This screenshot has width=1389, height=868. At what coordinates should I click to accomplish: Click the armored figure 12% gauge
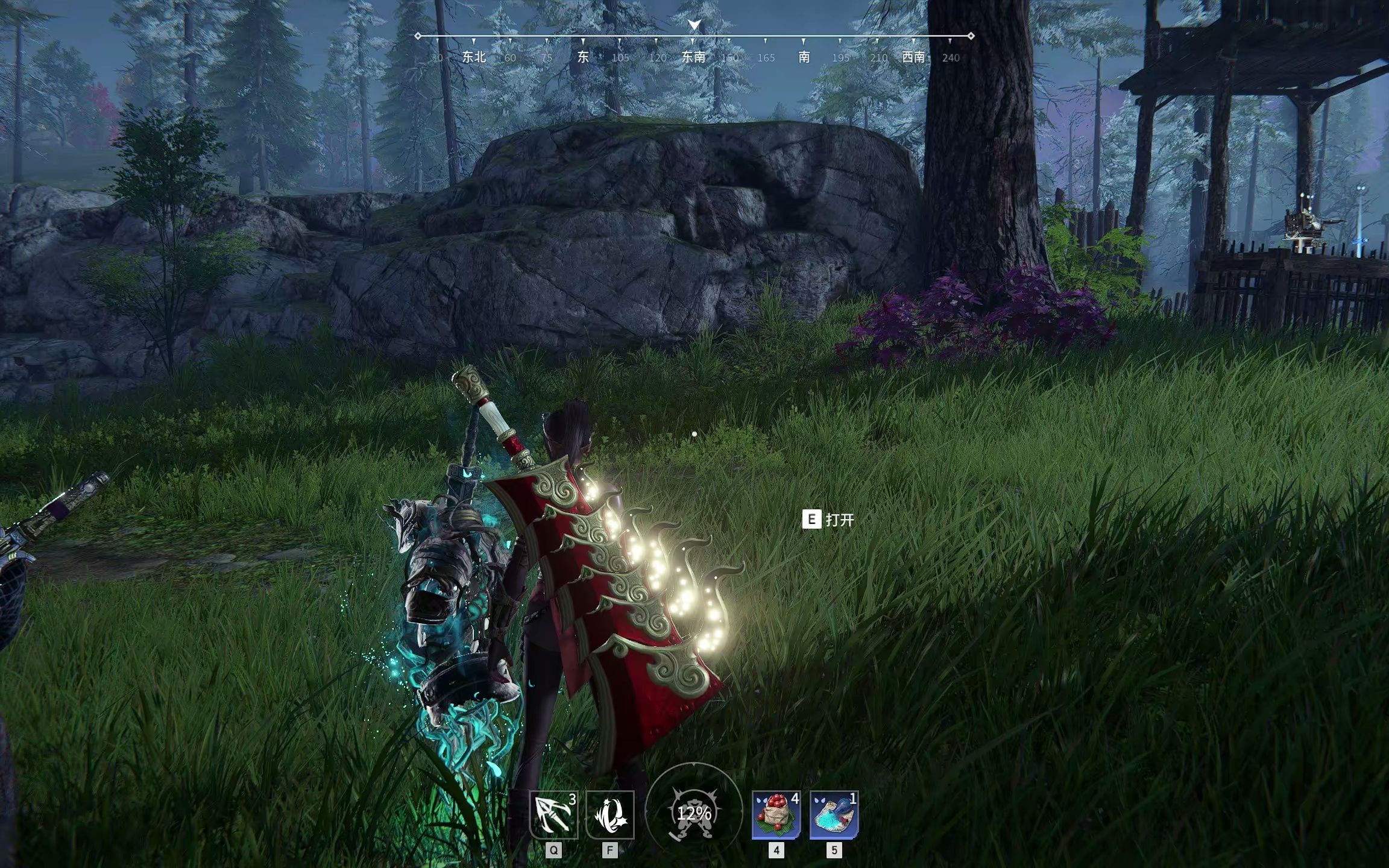(694, 813)
